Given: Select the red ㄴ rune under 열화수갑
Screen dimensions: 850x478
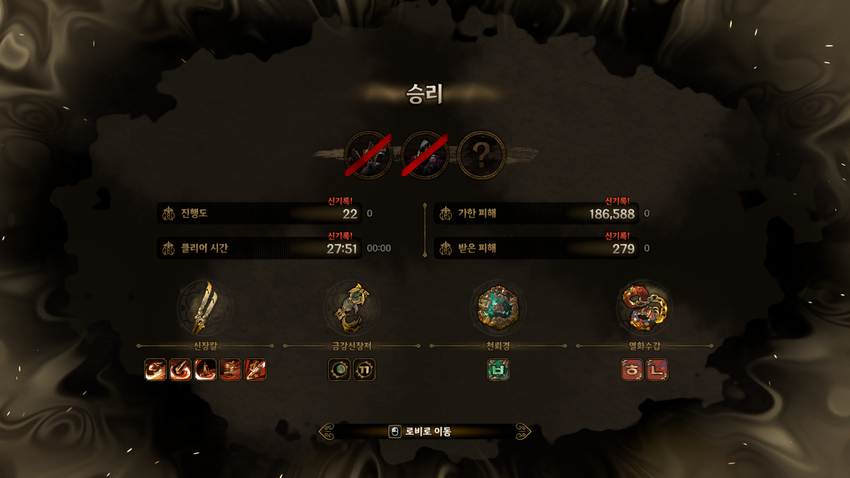Looking at the screenshot, I should tap(657, 370).
